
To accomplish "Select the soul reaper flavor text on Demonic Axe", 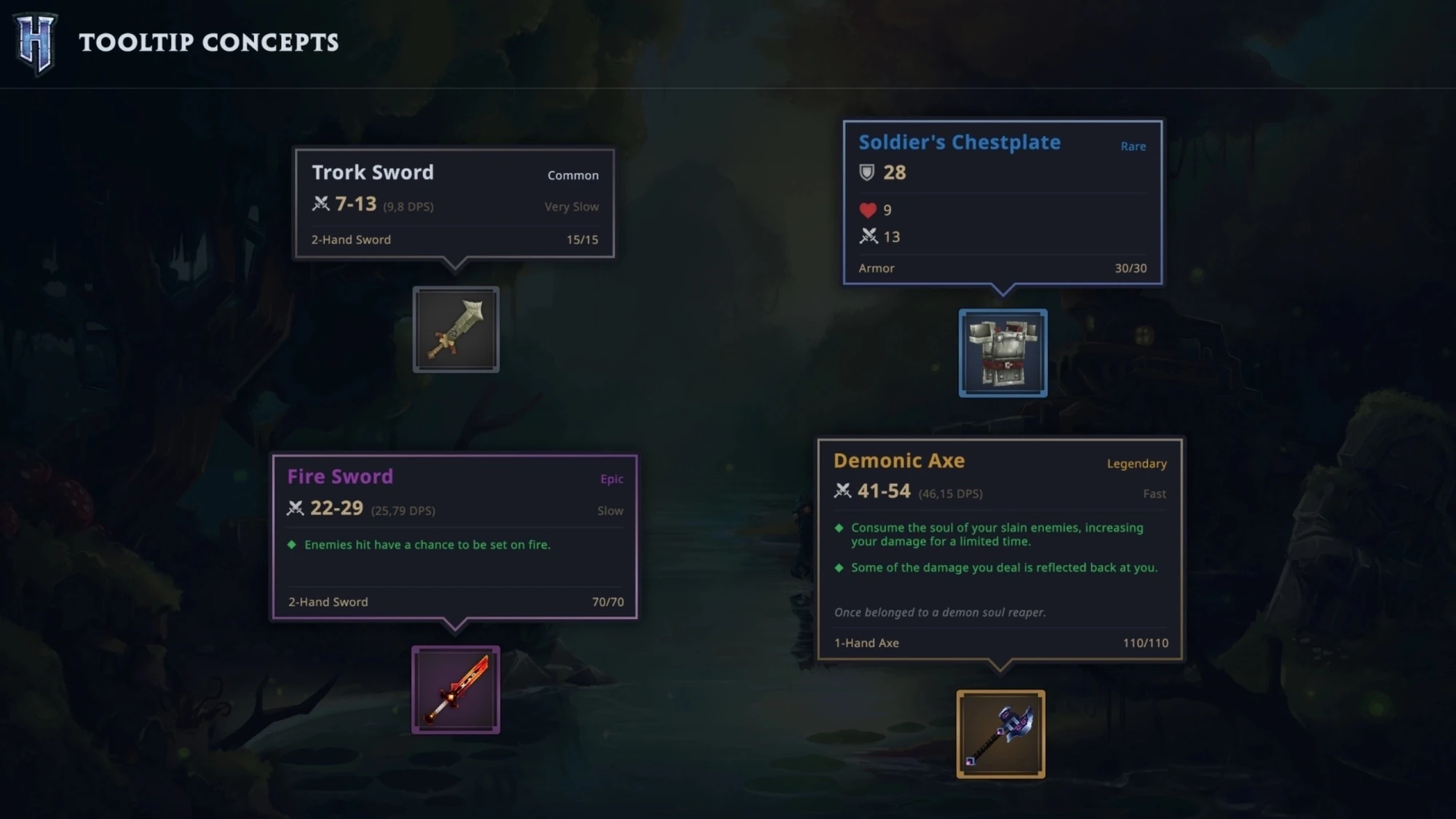I will click(x=939, y=612).
